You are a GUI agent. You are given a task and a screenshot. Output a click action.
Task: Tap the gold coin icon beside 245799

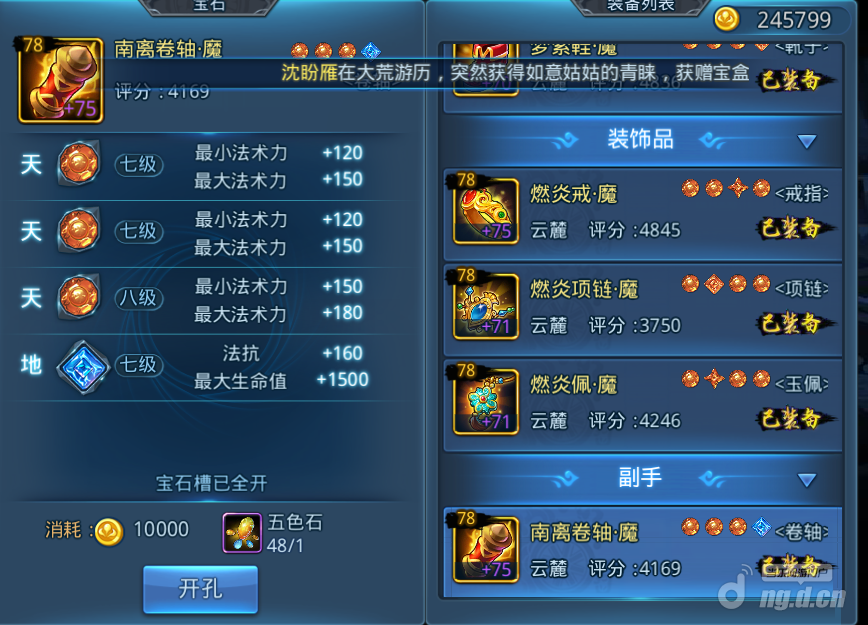tap(727, 18)
